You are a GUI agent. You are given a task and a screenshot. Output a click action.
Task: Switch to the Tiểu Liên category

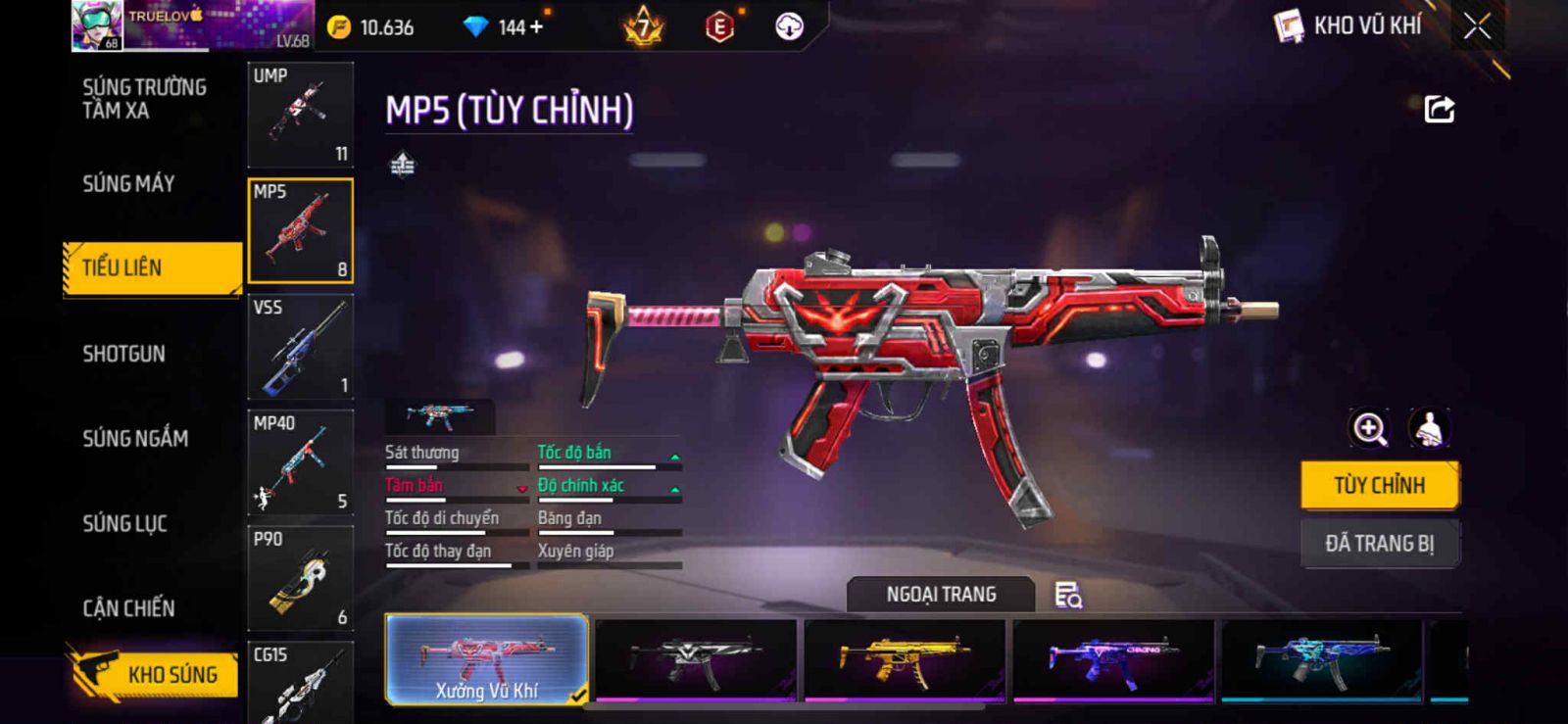click(152, 267)
